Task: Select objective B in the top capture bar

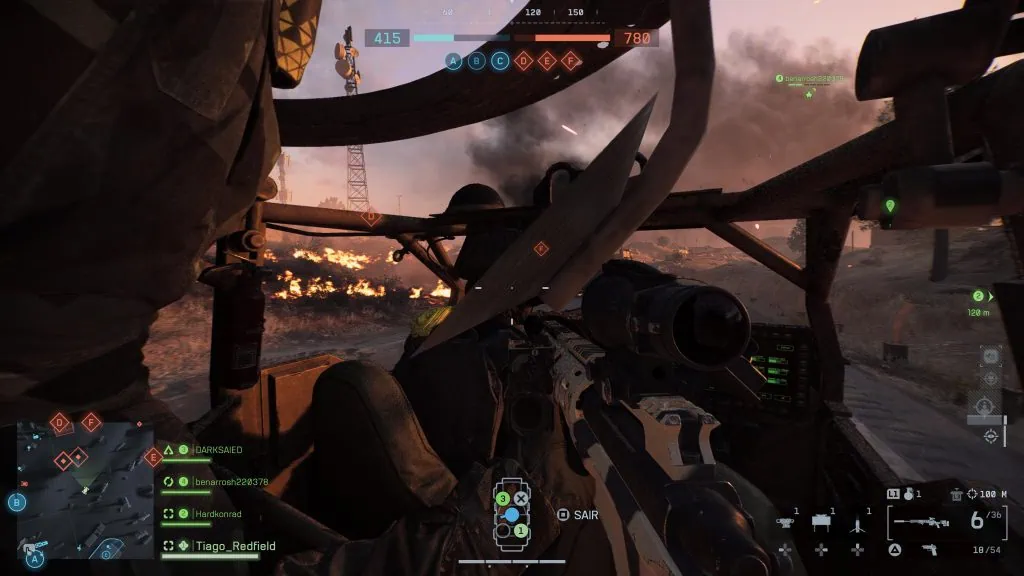Action: tap(477, 61)
